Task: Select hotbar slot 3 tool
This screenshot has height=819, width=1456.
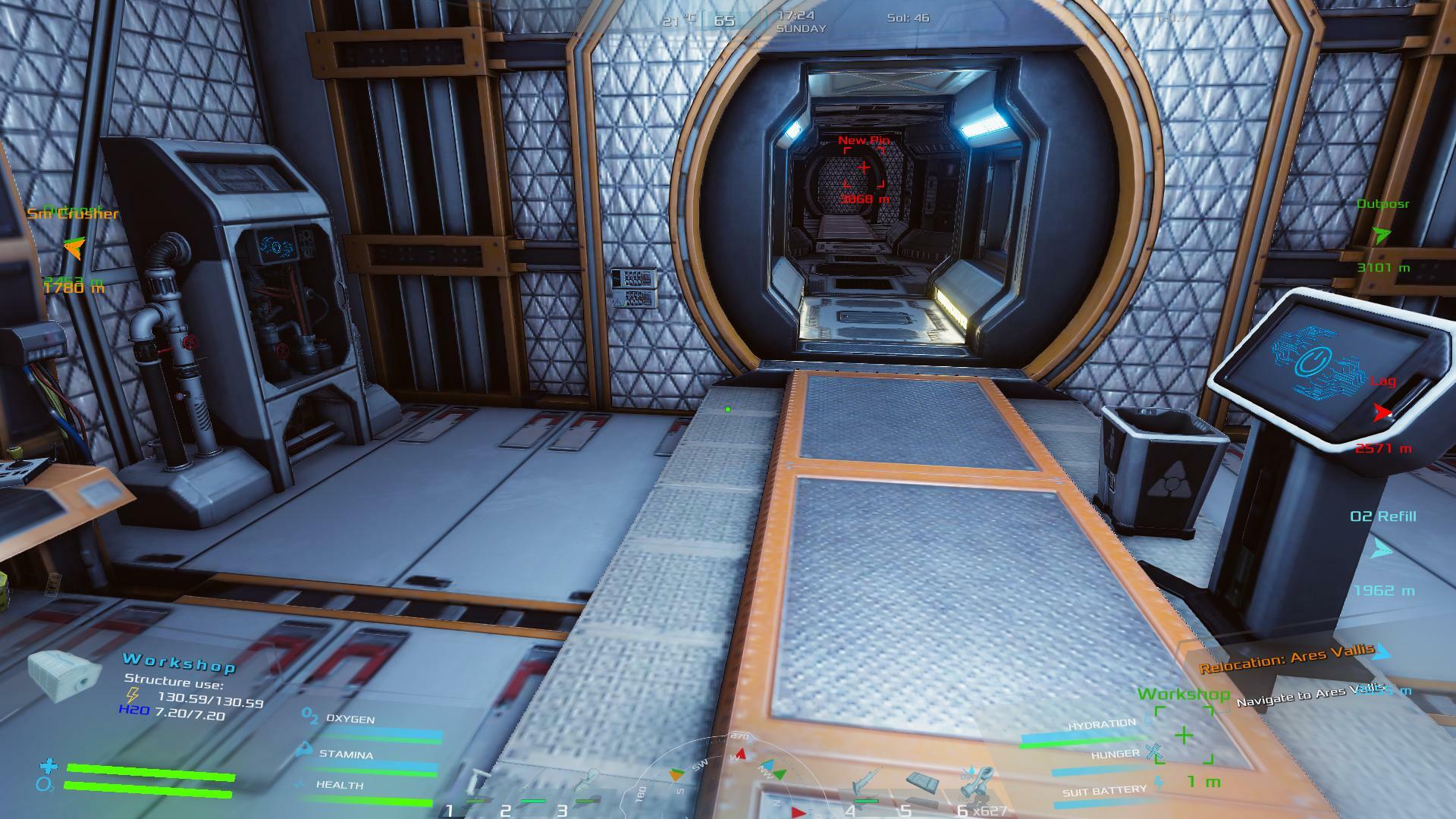Action: coord(585,785)
